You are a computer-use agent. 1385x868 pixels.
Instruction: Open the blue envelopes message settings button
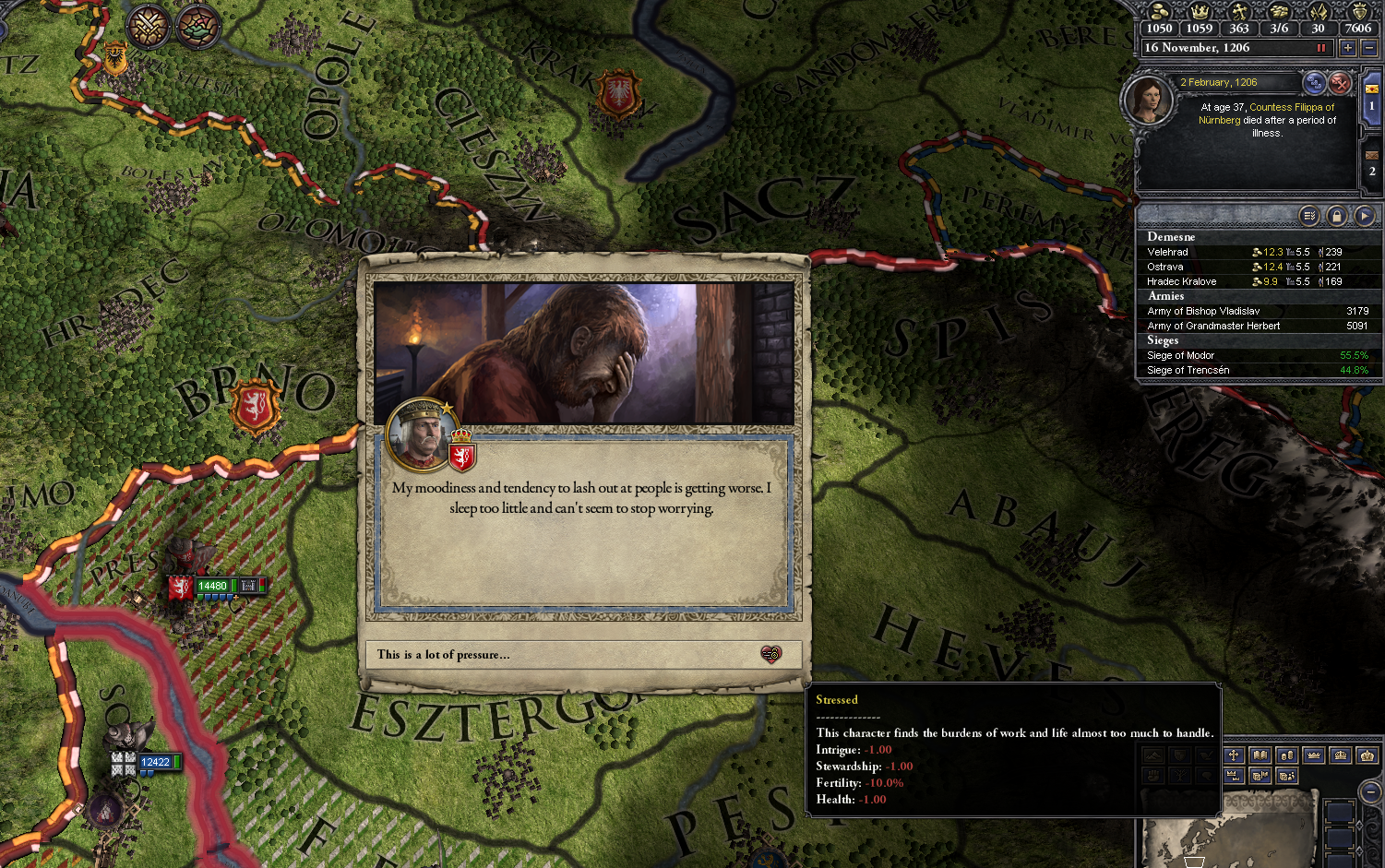tap(1314, 84)
